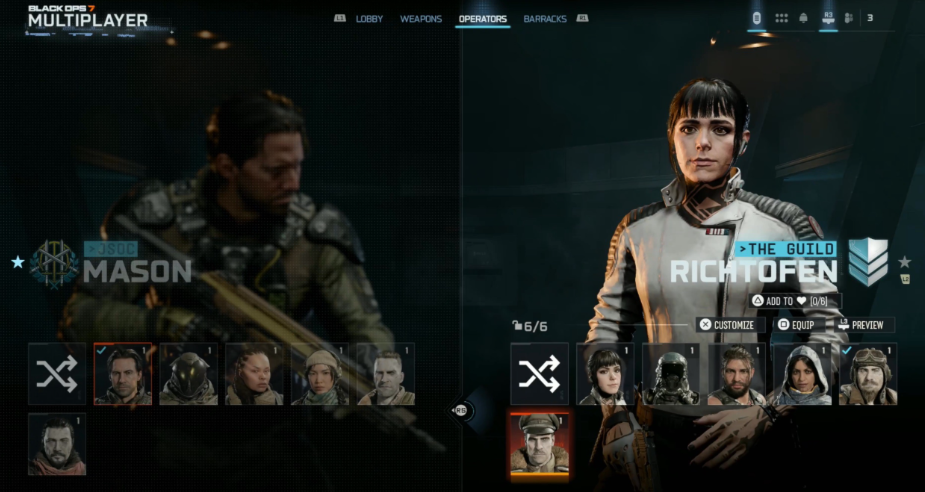
Task: Pick the bearded red-scarf JSOC operator
Action: point(57,444)
